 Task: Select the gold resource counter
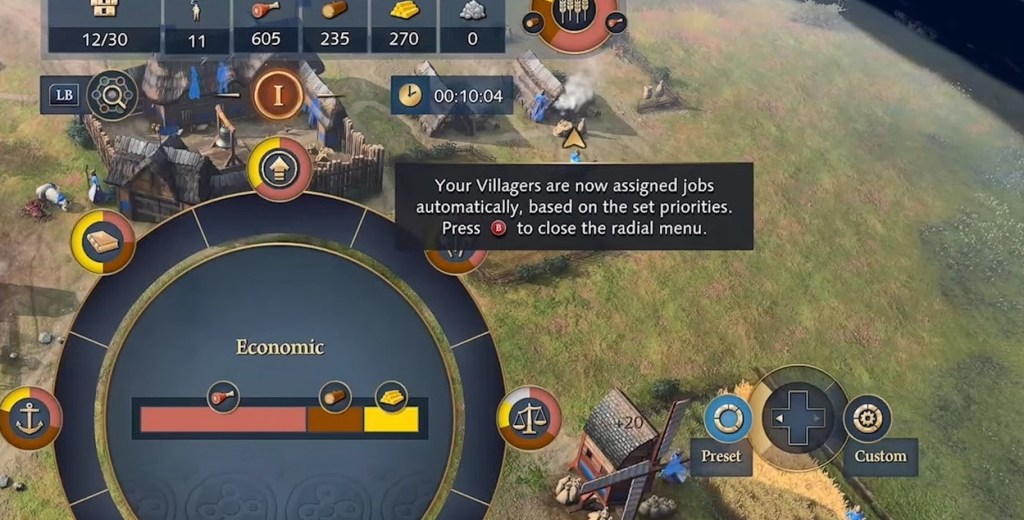(403, 25)
